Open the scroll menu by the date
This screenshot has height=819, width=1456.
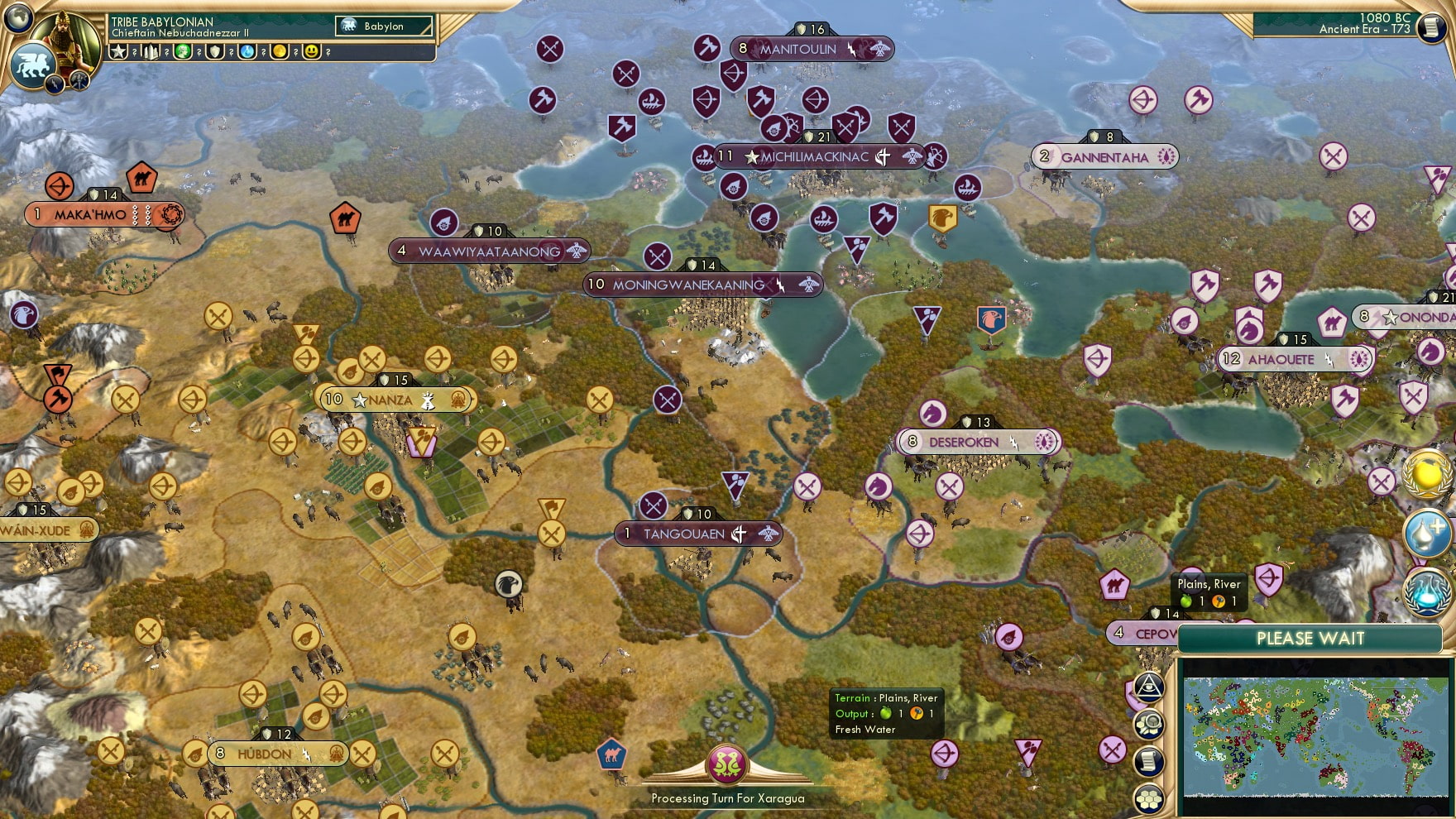pyautogui.click(x=1429, y=27)
